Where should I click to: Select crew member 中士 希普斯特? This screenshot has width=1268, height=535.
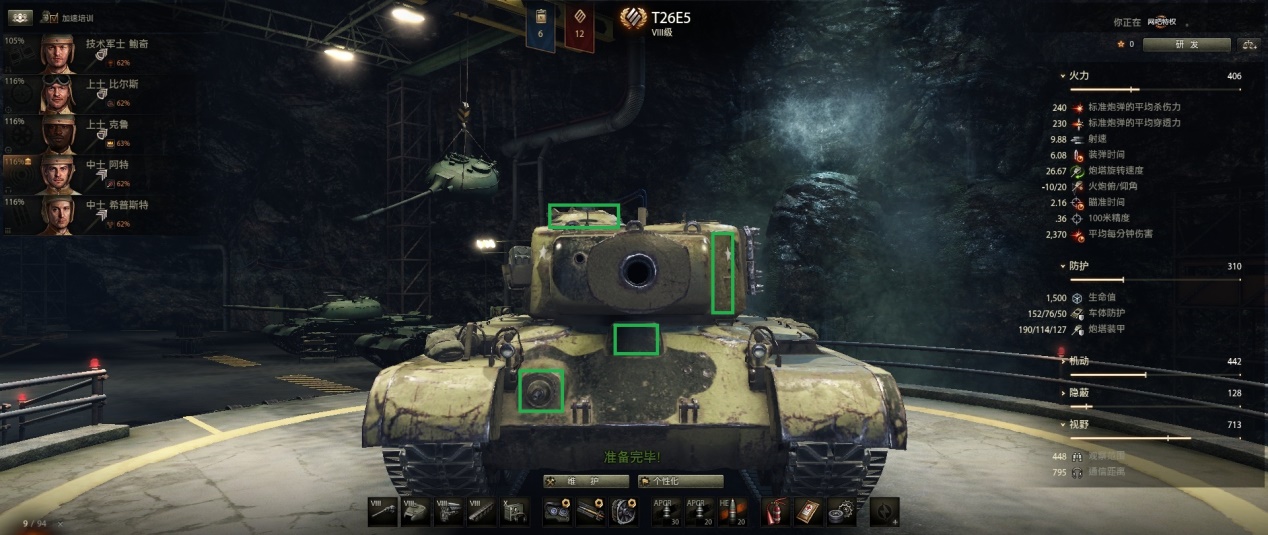point(100,214)
